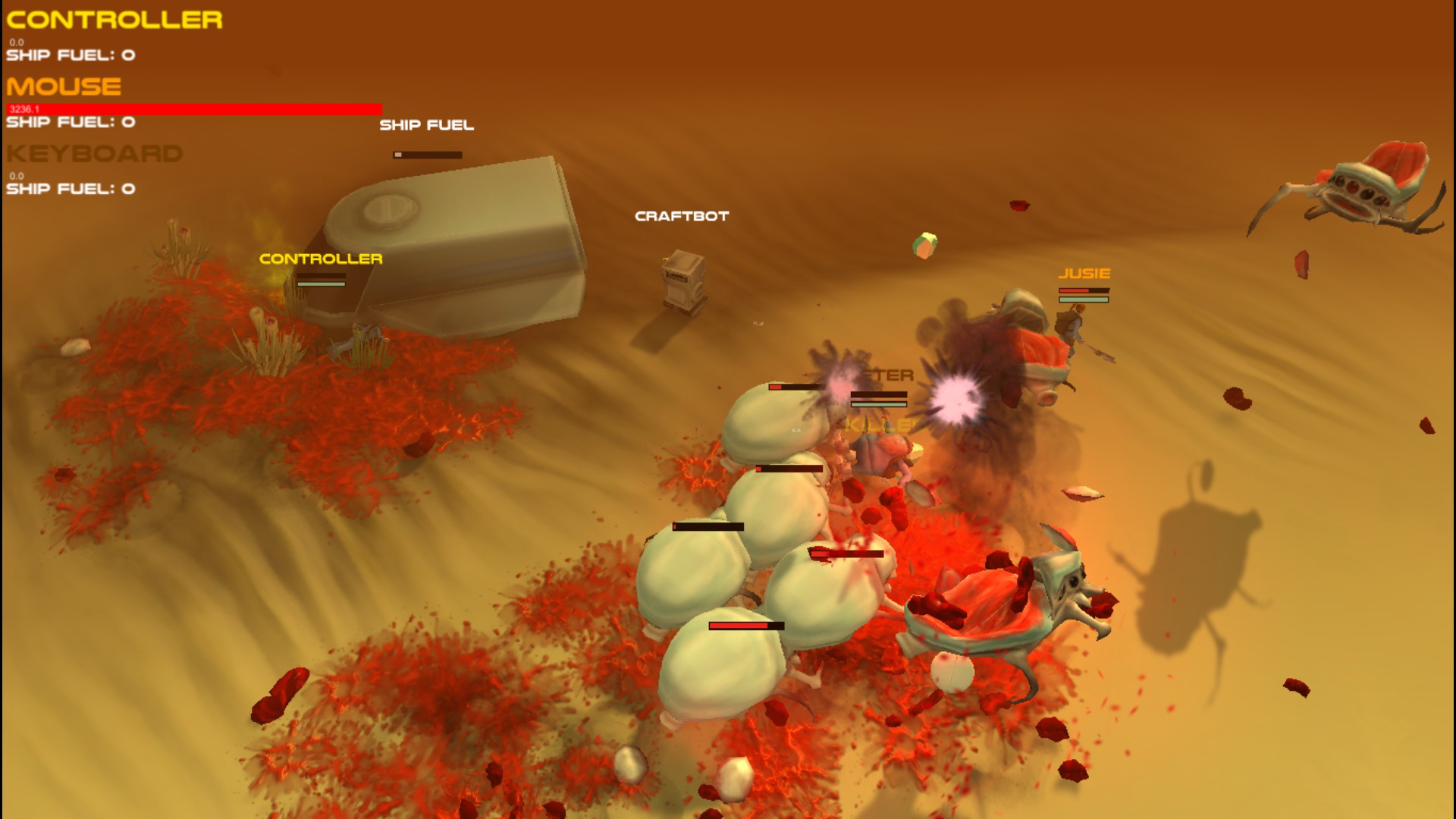
Task: Click the MOUSE player's red health bar
Action: [x=193, y=109]
